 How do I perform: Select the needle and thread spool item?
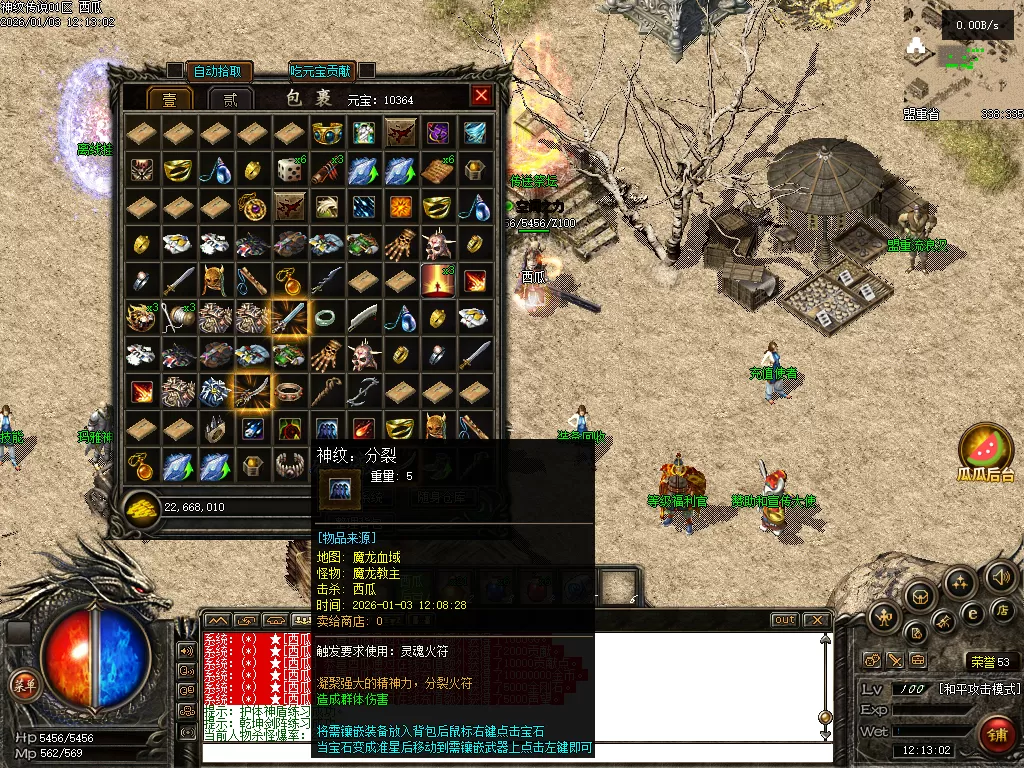coord(179,318)
